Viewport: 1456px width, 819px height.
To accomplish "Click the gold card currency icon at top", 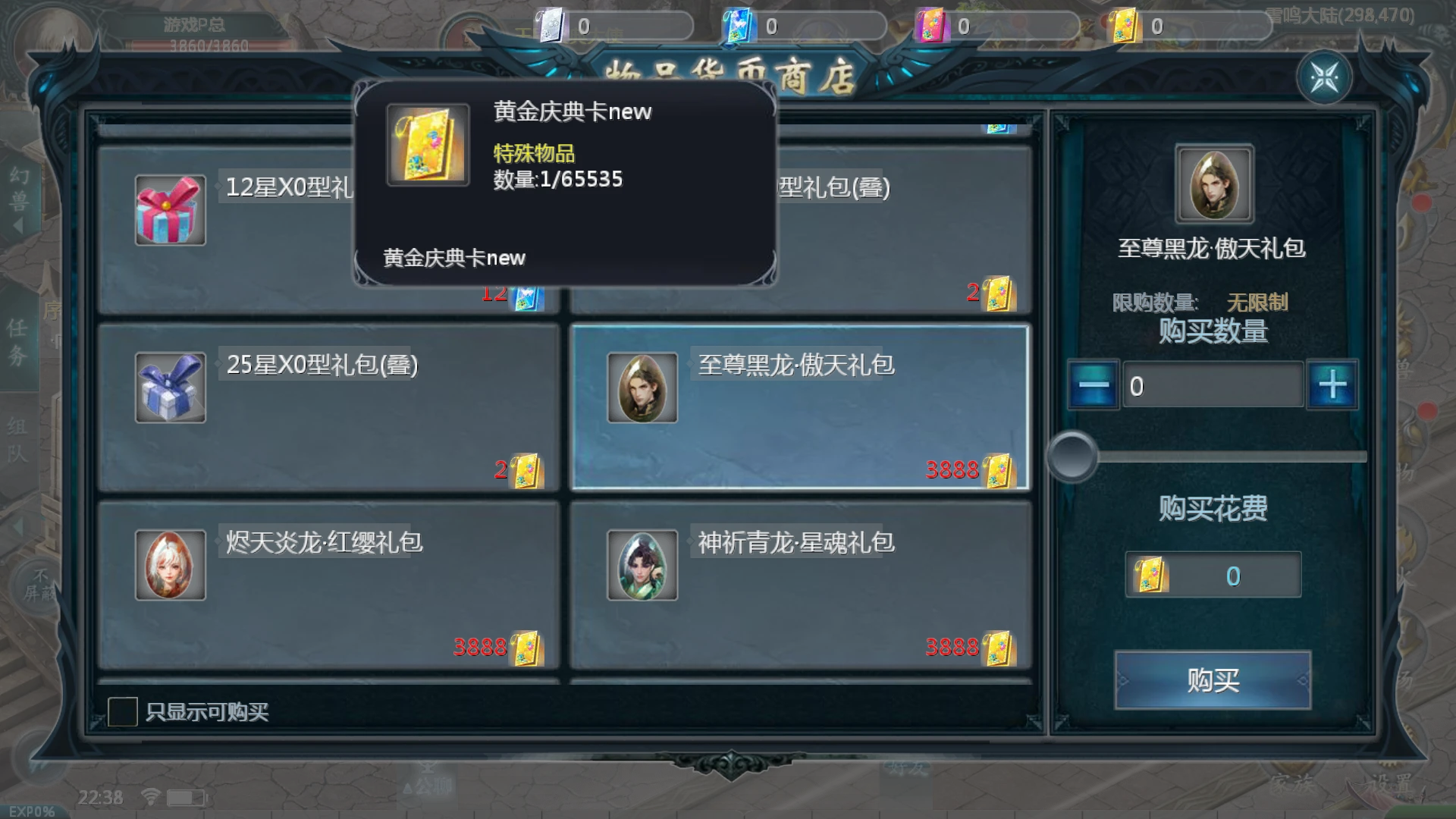I will (x=1125, y=23).
